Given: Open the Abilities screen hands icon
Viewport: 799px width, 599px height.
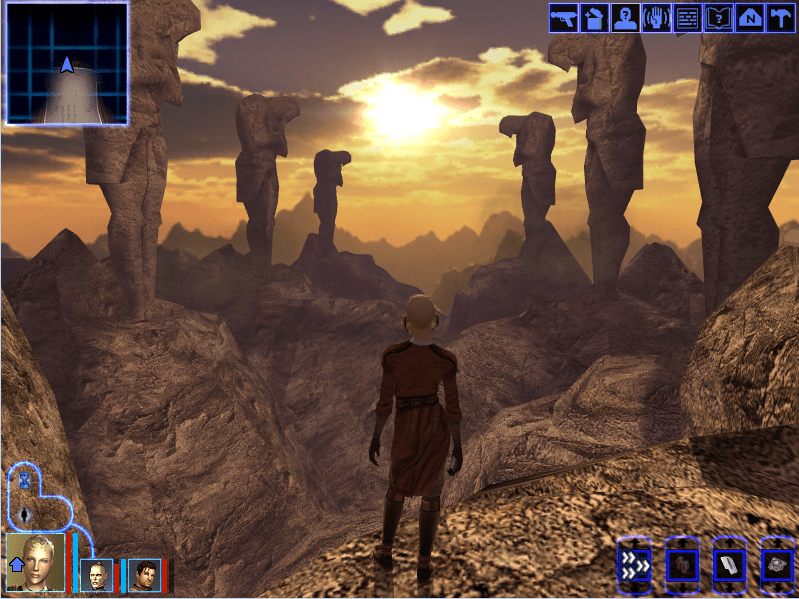Looking at the screenshot, I should [x=657, y=18].
